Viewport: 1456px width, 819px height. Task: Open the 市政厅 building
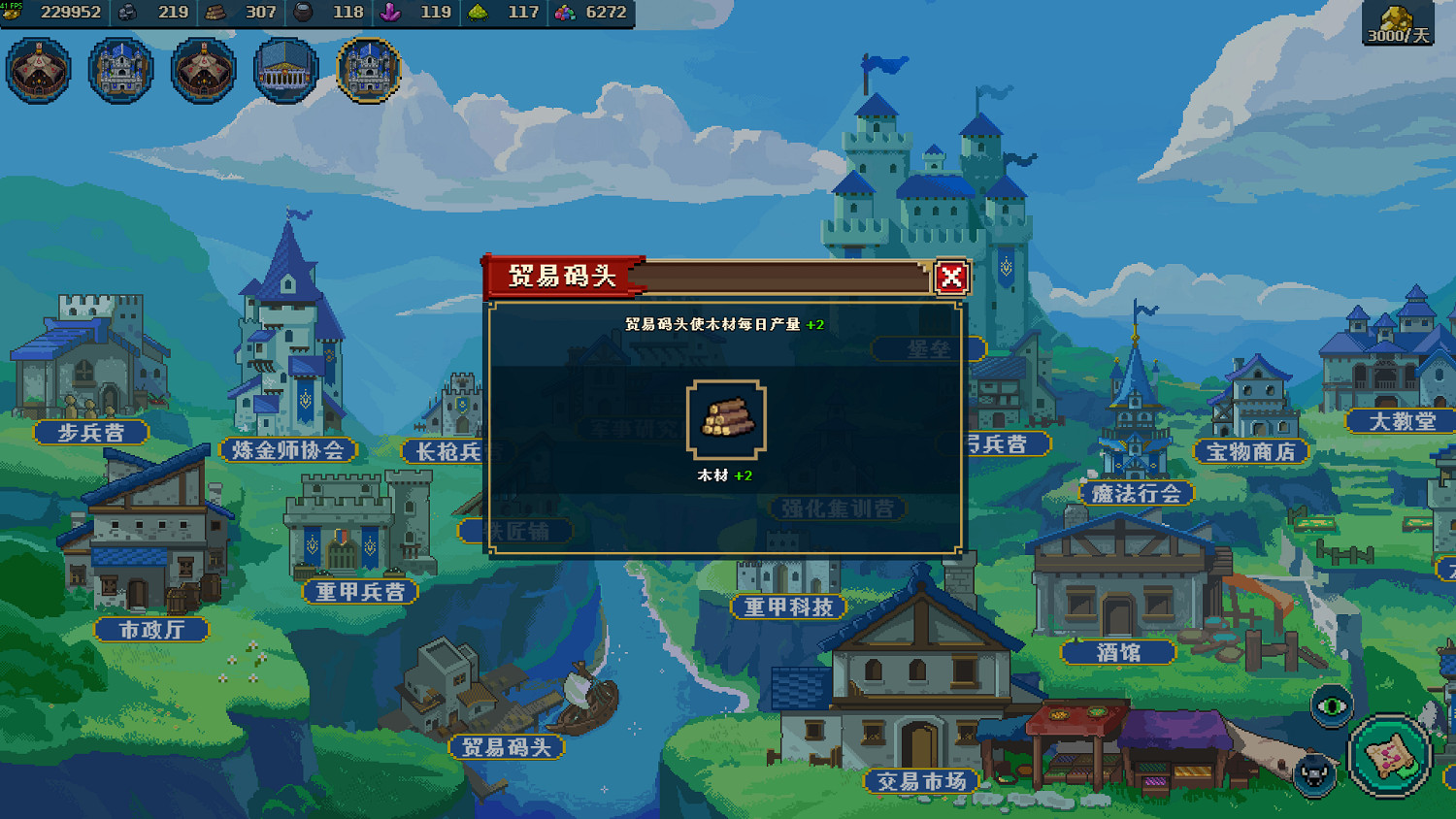tap(152, 628)
